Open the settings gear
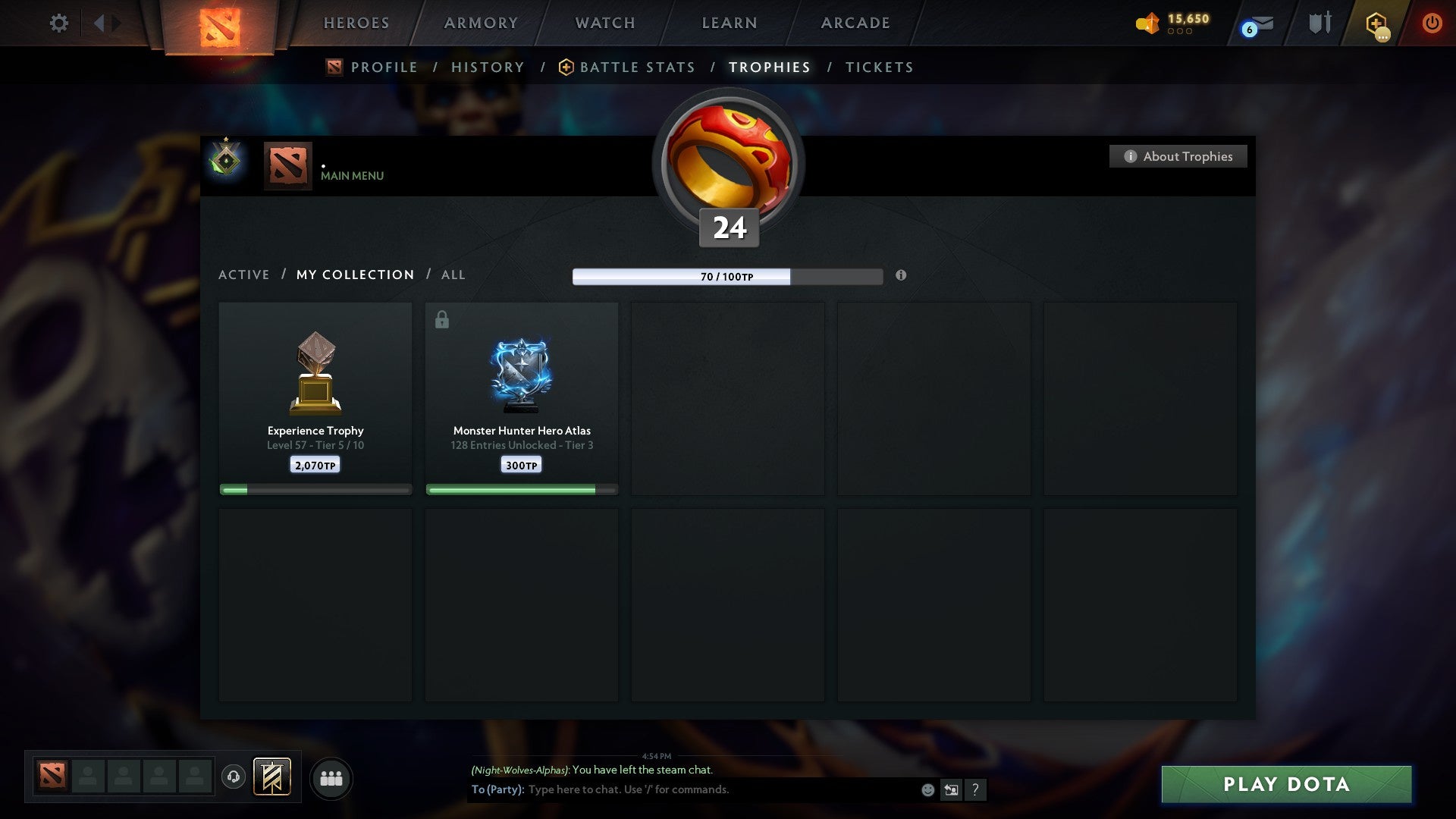 click(58, 23)
